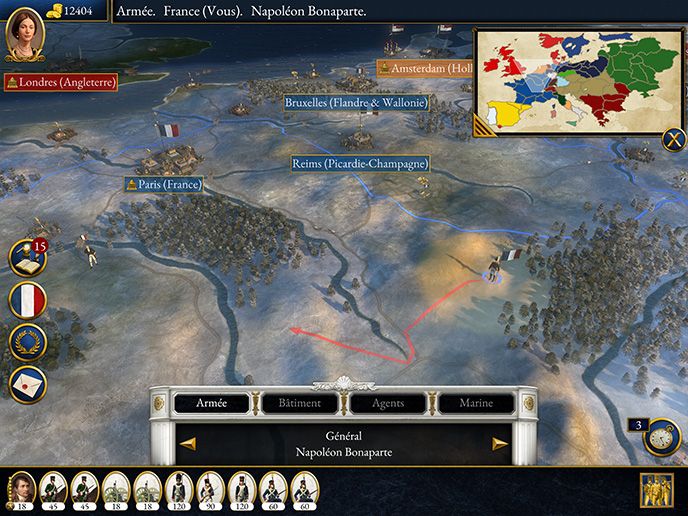The image size is (688, 516).
Task: Switch to the Marine tab
Action: coord(476,403)
